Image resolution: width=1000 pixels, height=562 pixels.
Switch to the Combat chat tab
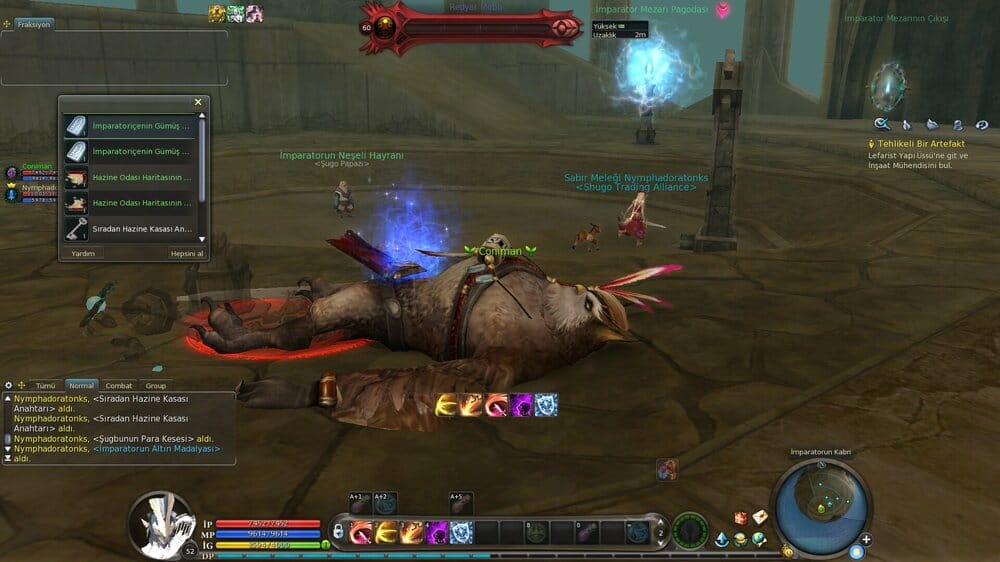pyautogui.click(x=119, y=385)
